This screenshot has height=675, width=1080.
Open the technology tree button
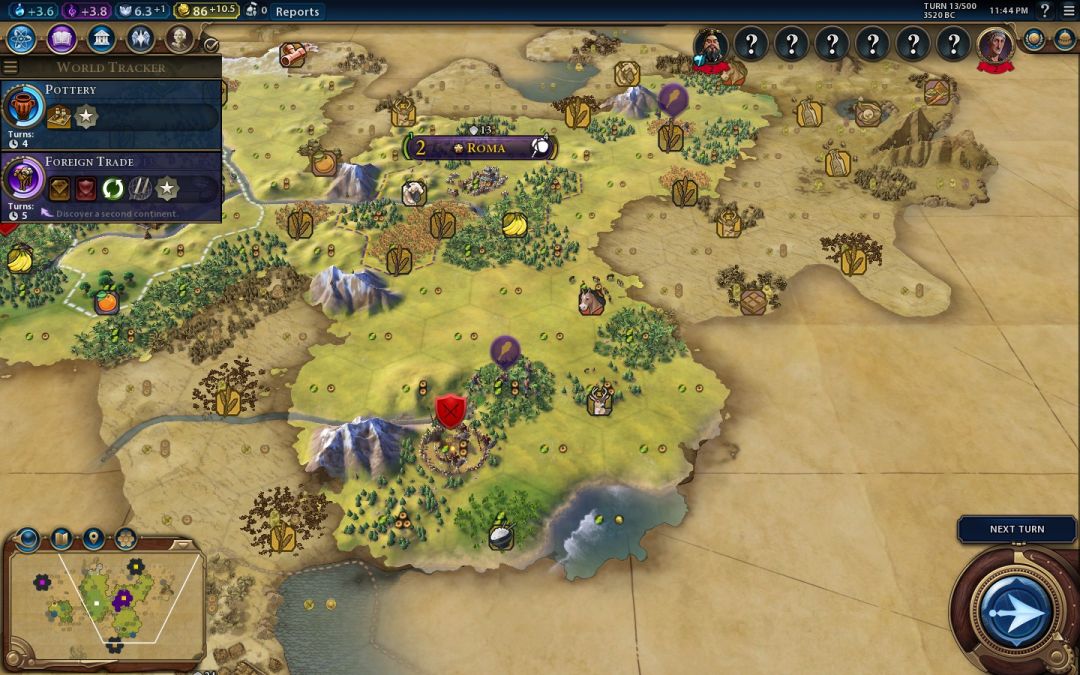tap(22, 39)
